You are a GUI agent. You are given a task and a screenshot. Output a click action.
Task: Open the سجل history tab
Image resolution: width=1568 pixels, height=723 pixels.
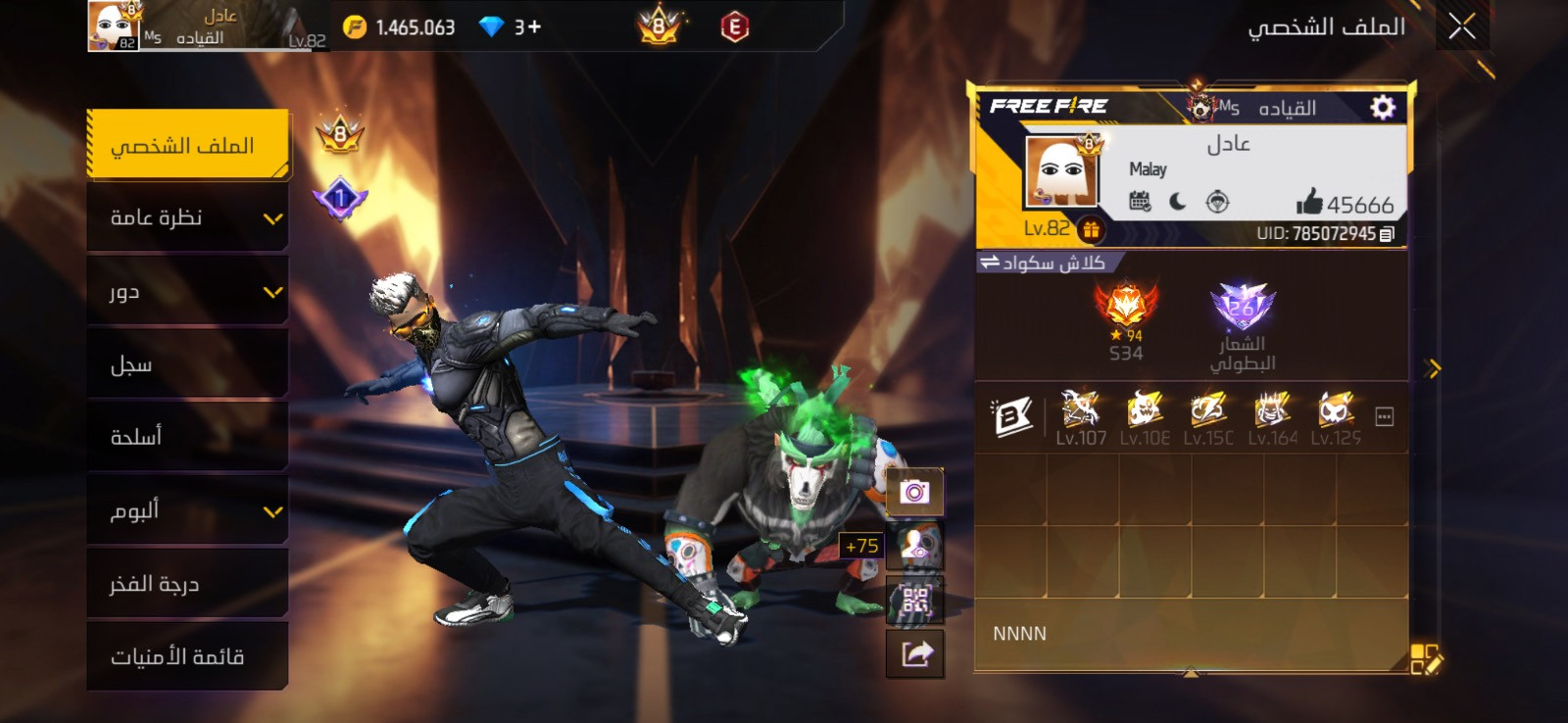(x=187, y=364)
